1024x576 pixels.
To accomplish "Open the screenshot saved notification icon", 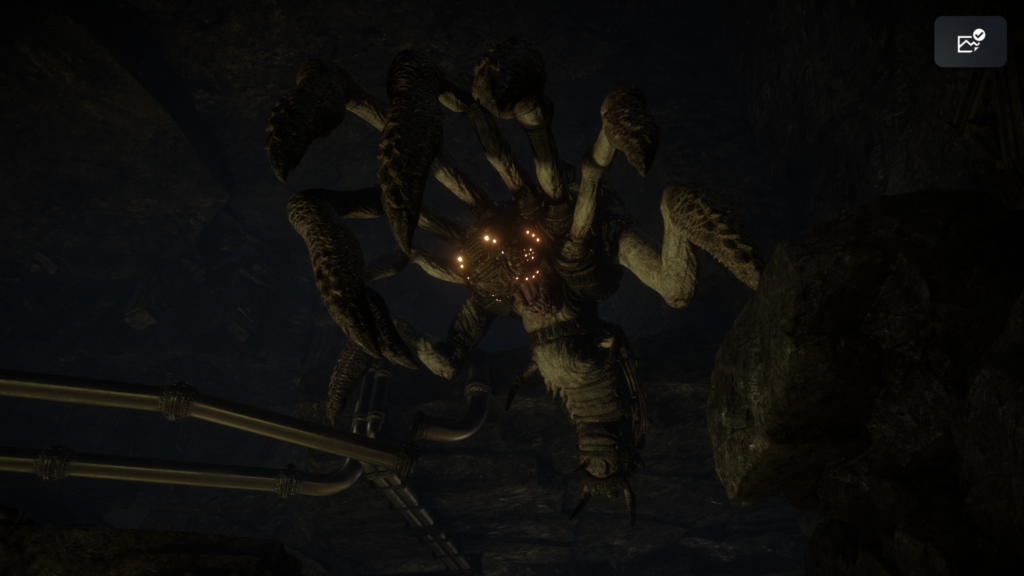I will pyautogui.click(x=970, y=42).
